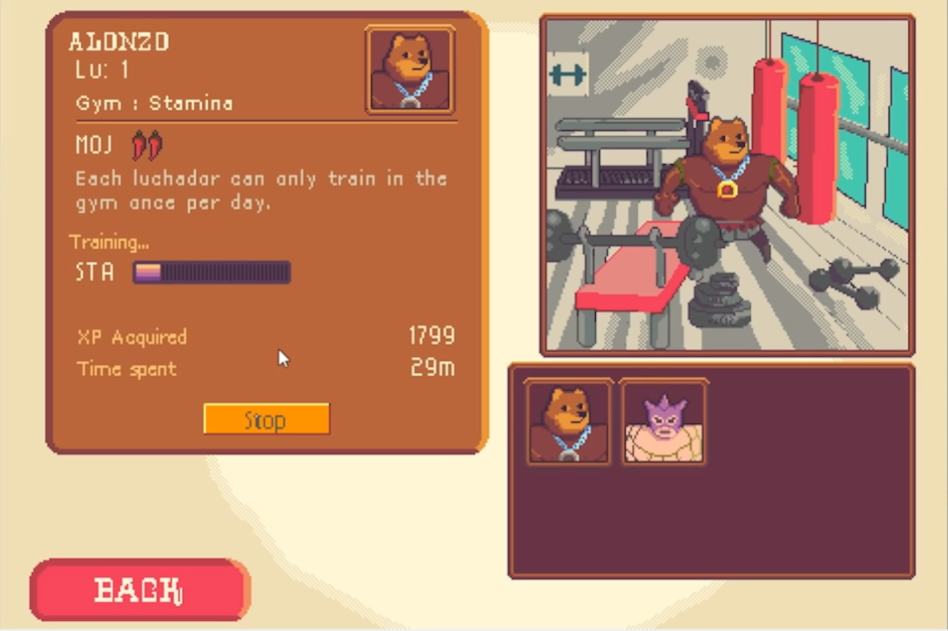Choose the purple masked luchador portrait
Viewport: 948px width, 631px height.
coord(663,422)
